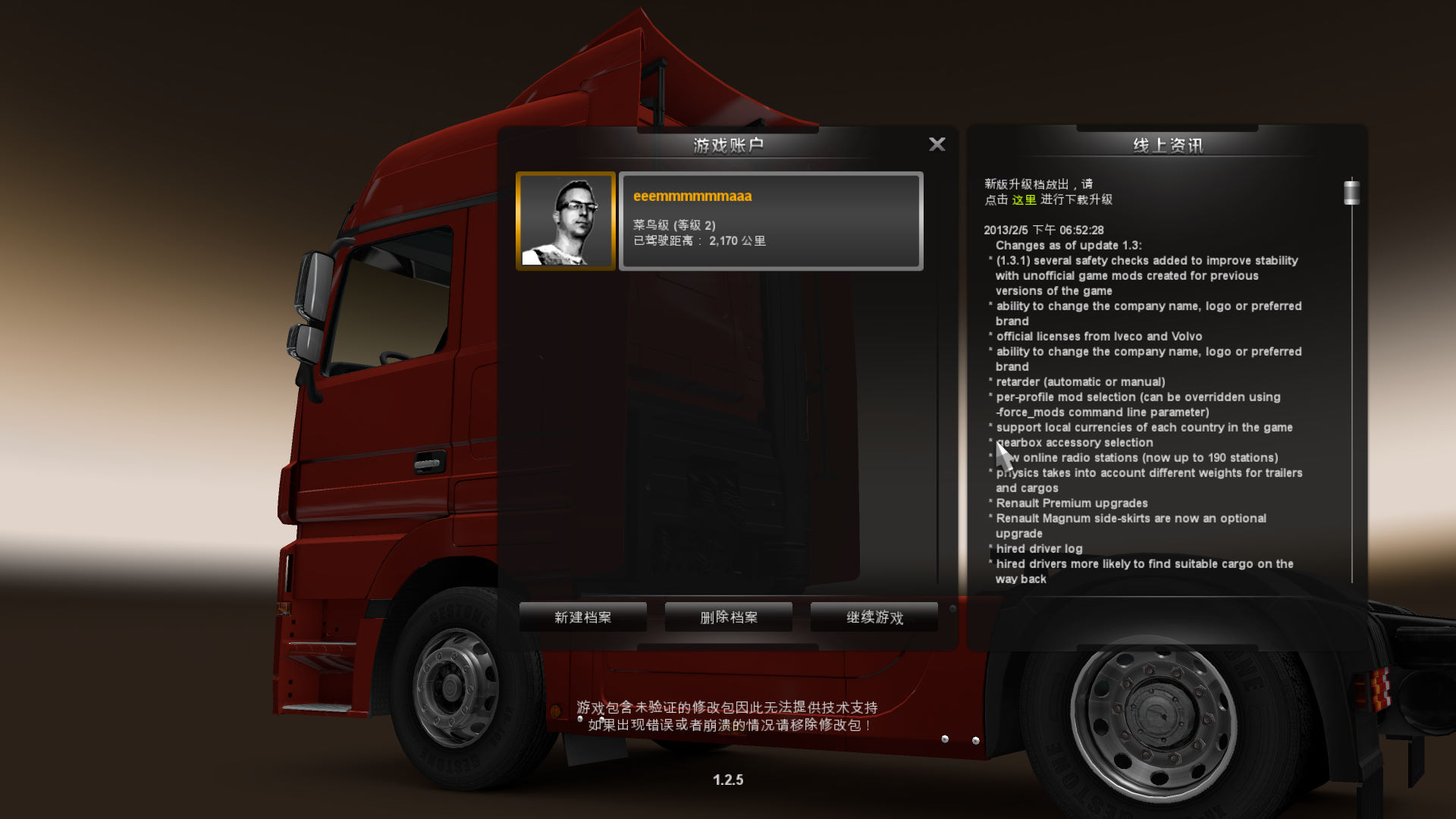Screen dimensions: 1456x819
Task: Open the green 这里 update download link
Action: pos(1024,199)
